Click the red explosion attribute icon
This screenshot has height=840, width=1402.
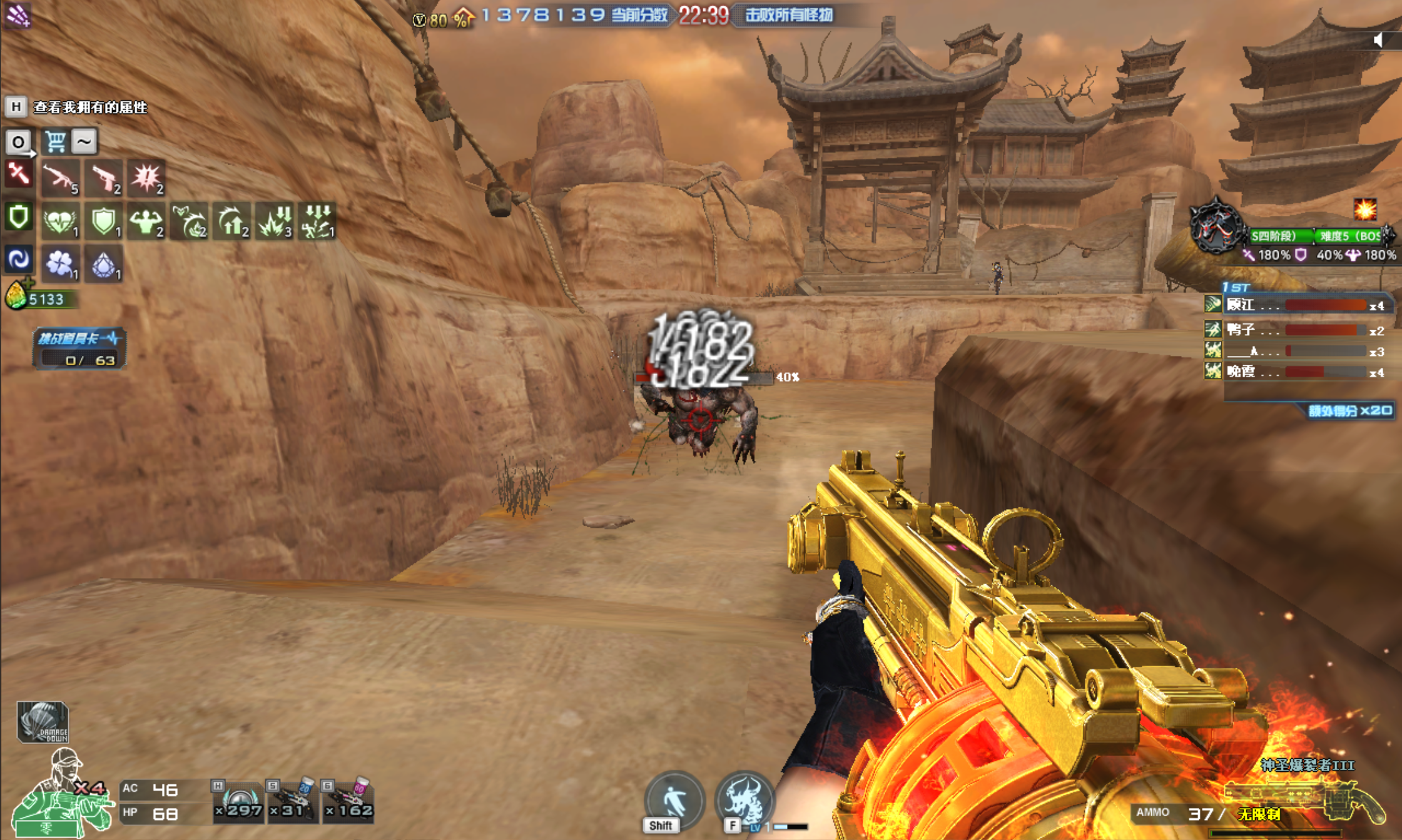(x=146, y=178)
